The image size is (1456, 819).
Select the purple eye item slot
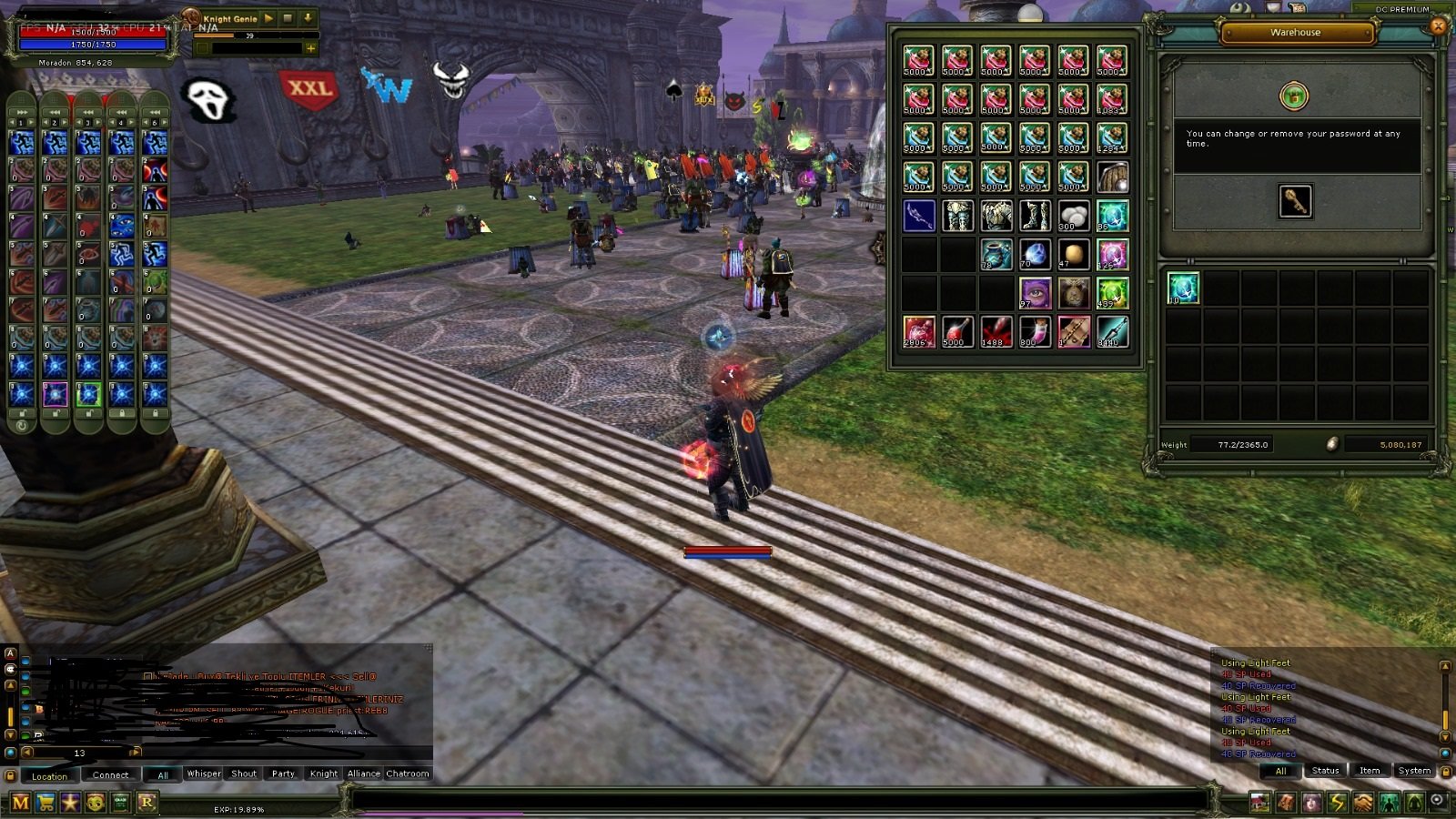pos(1035,293)
